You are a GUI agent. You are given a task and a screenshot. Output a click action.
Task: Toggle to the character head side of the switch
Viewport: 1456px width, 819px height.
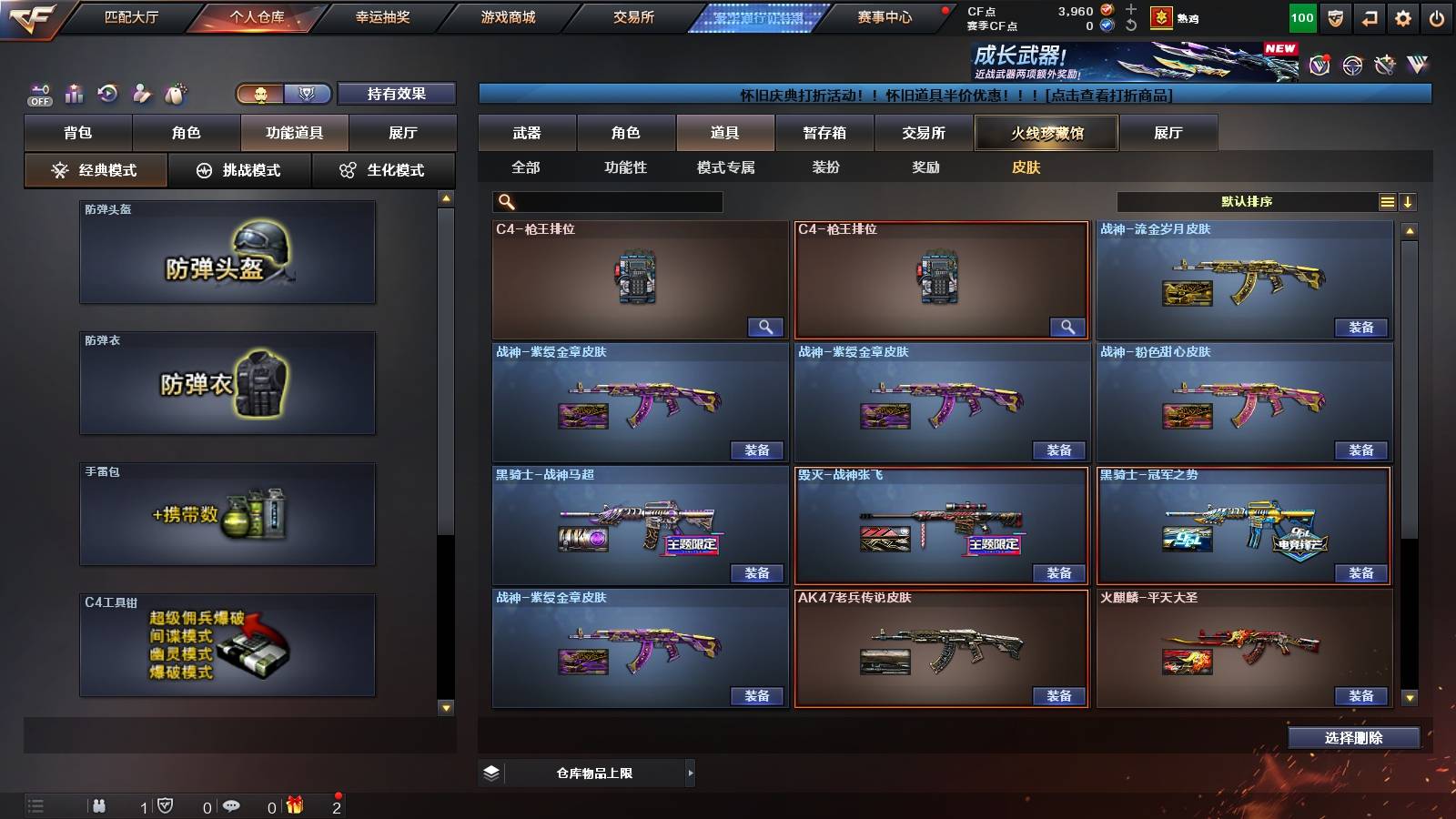(x=259, y=94)
